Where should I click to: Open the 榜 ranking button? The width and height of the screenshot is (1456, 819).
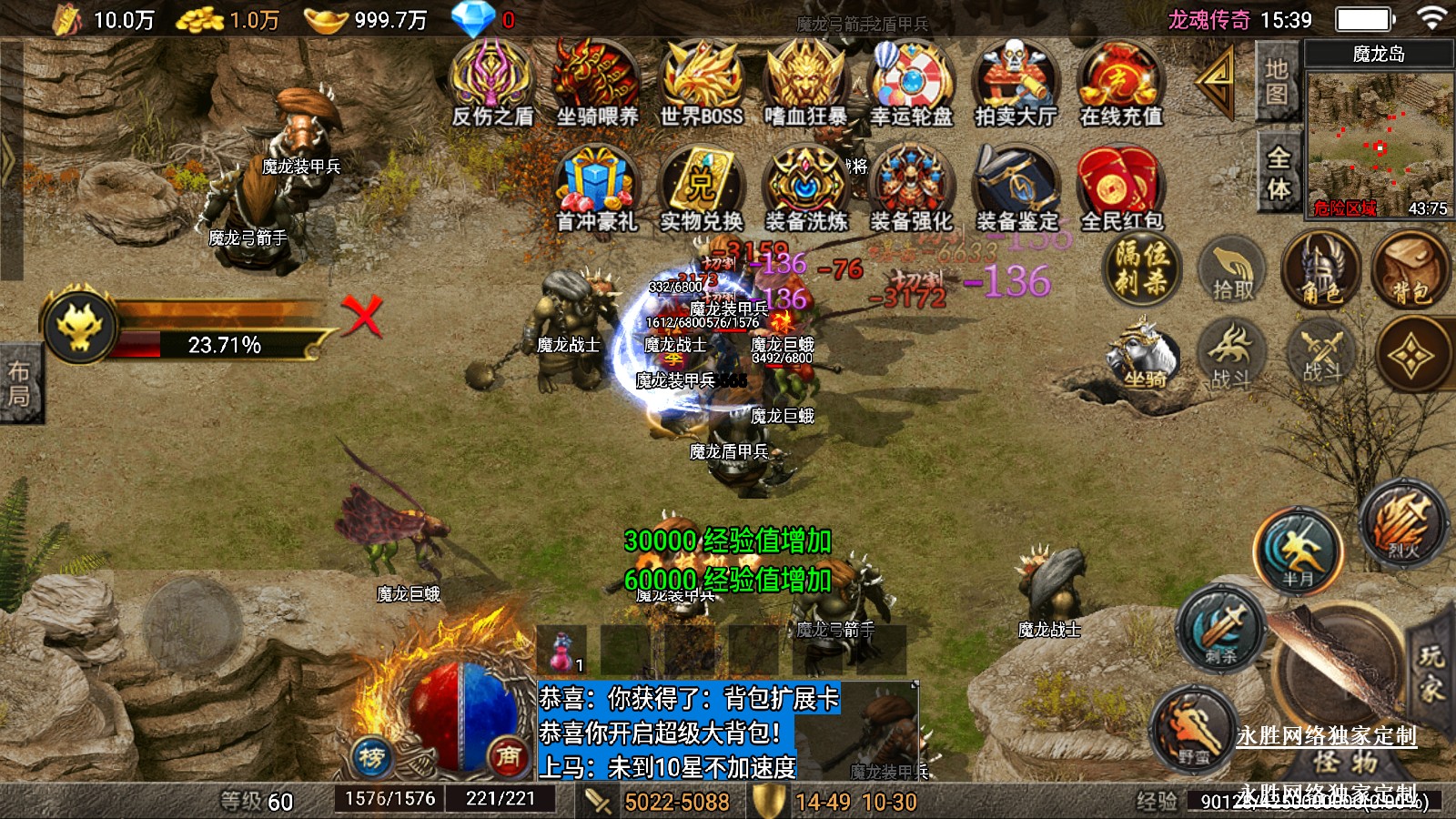371,756
